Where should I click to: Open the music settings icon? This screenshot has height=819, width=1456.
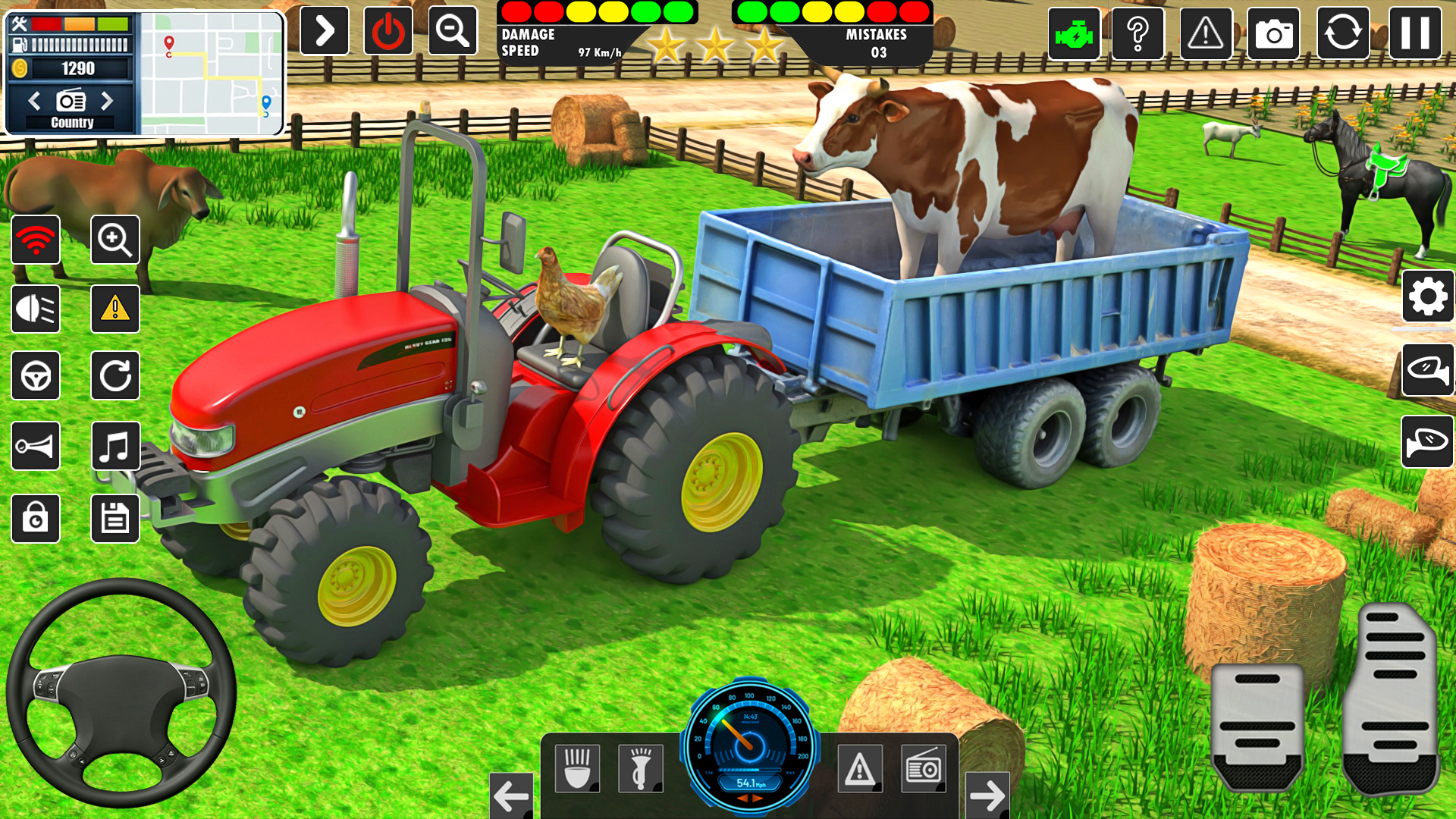(115, 446)
